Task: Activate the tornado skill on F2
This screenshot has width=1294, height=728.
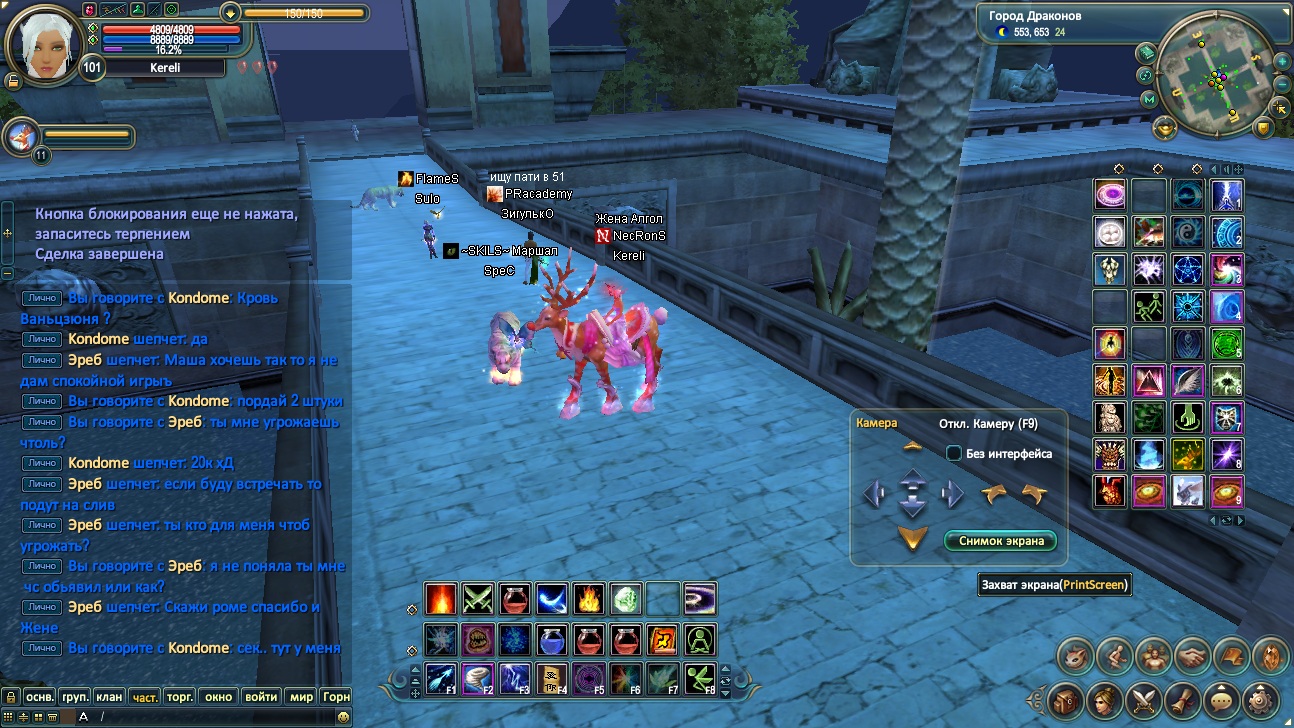Action: 477,679
